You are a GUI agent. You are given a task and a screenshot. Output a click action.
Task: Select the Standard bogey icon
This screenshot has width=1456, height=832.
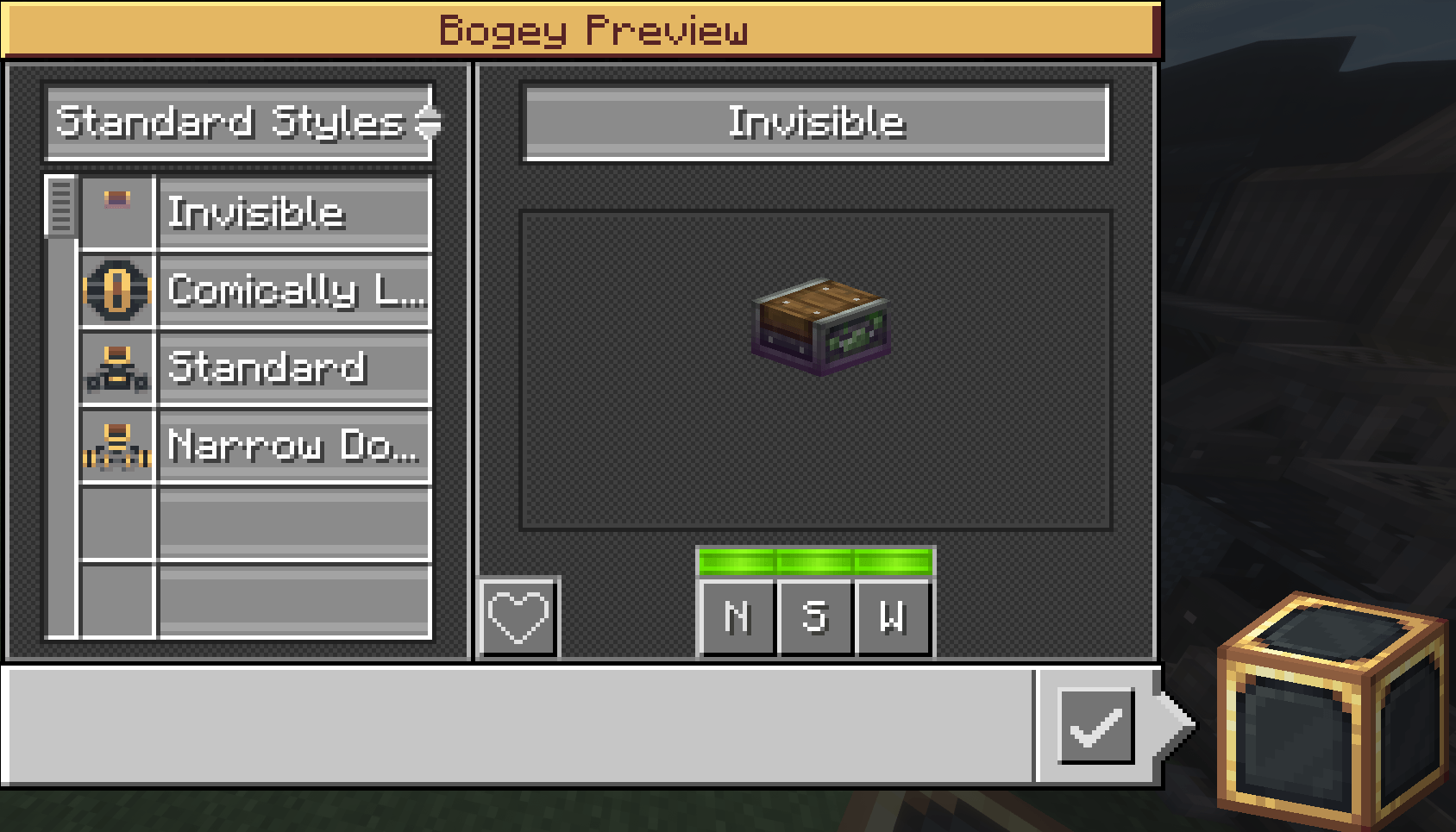pos(118,366)
